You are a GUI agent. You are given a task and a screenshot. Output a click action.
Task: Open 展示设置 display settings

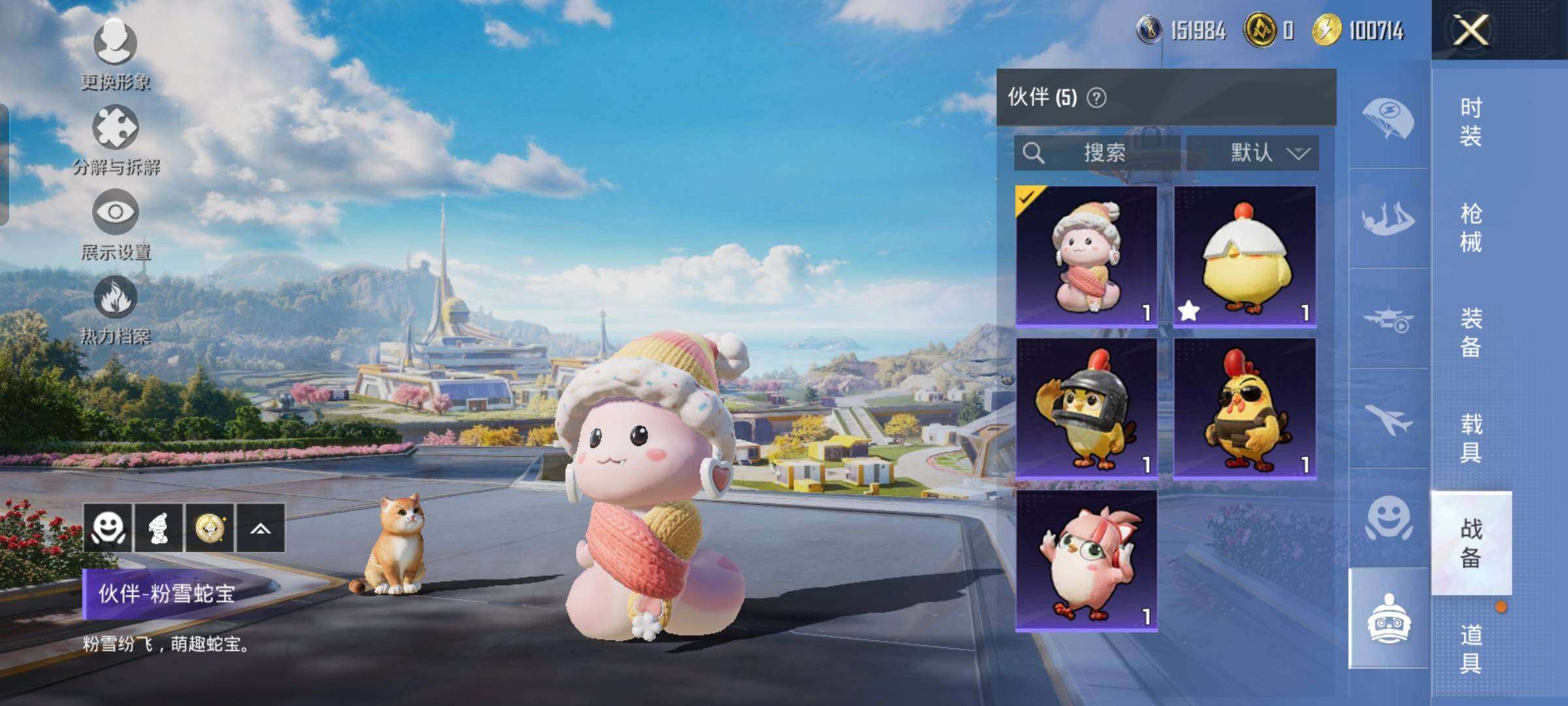coord(115,237)
